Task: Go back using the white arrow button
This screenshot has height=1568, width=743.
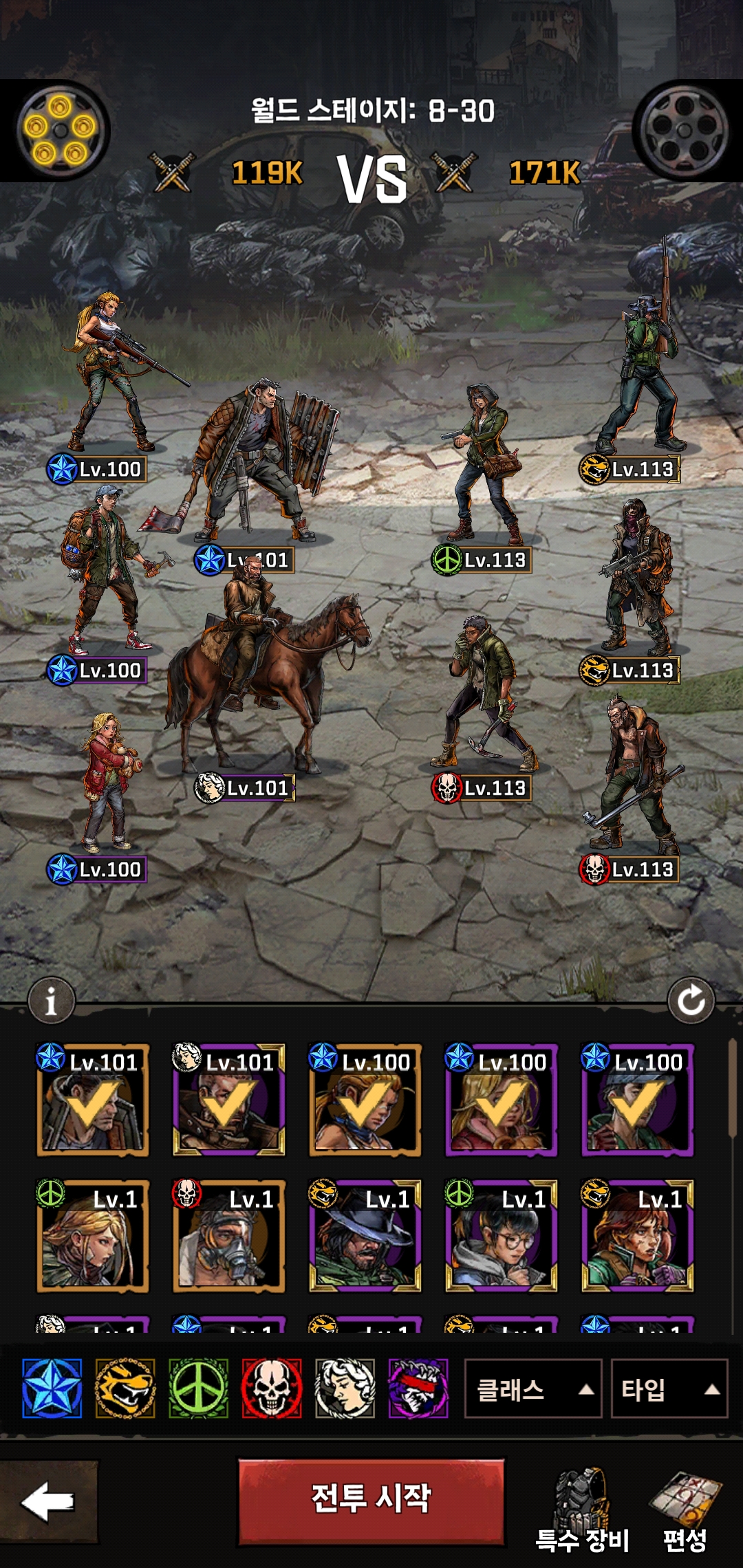Action: click(48, 1501)
